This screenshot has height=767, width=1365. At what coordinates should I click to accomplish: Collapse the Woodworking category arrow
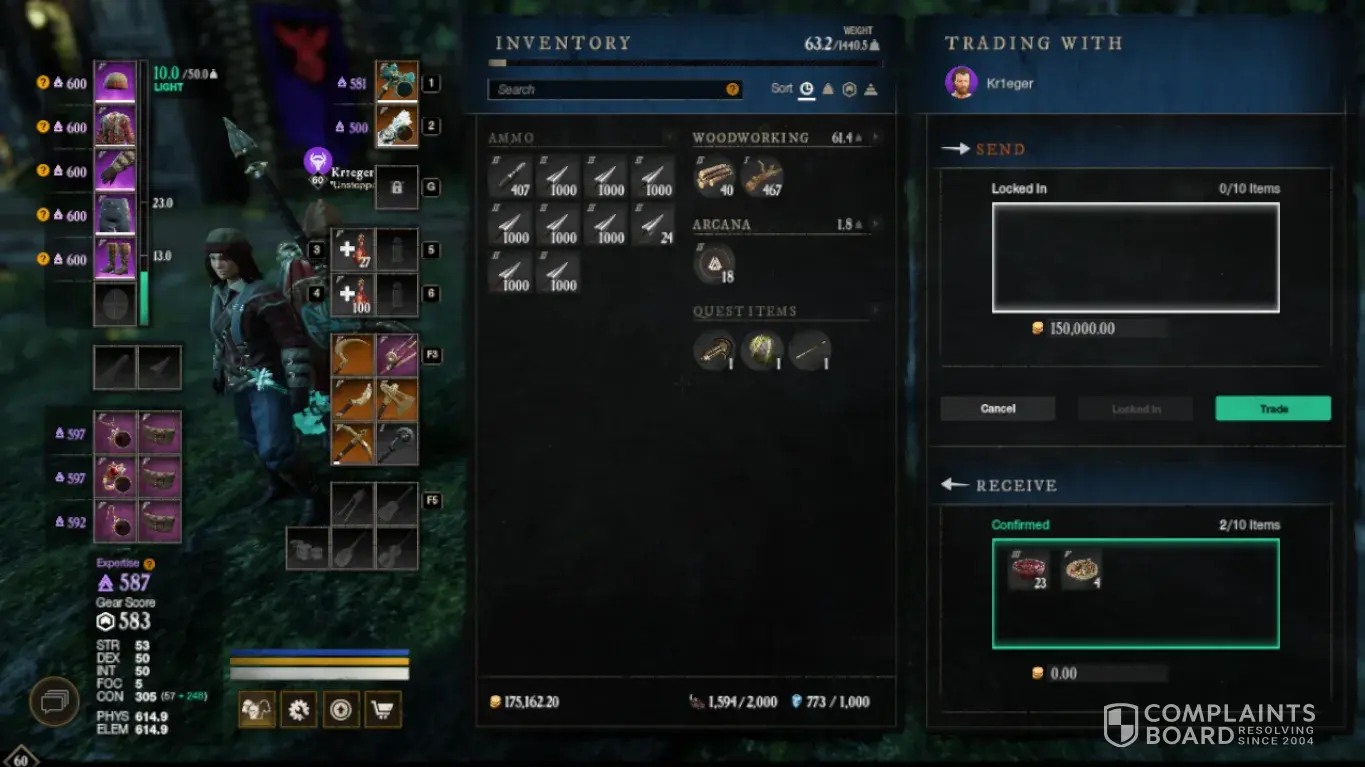(875, 137)
